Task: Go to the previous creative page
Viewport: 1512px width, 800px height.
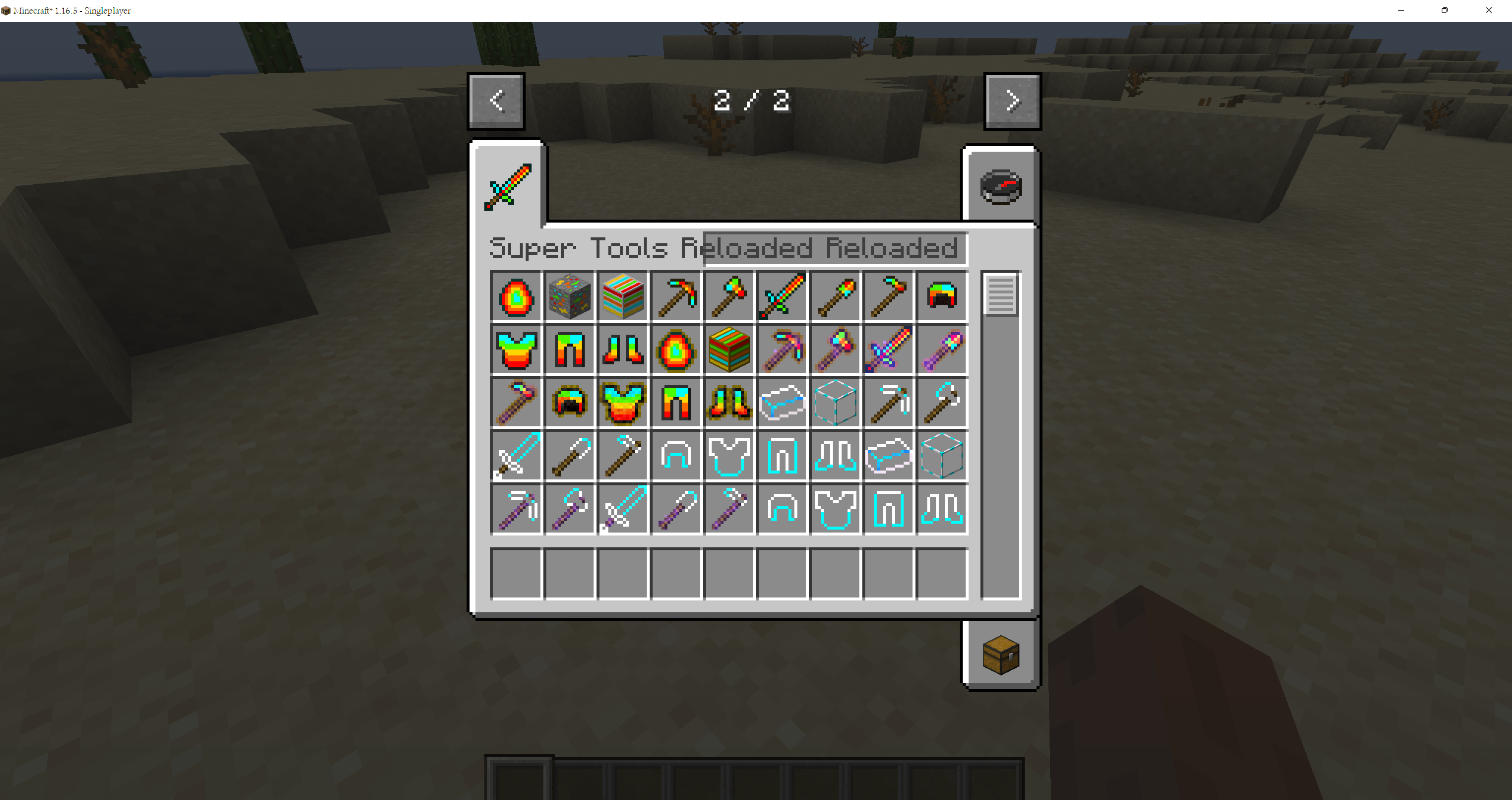Action: point(496,100)
